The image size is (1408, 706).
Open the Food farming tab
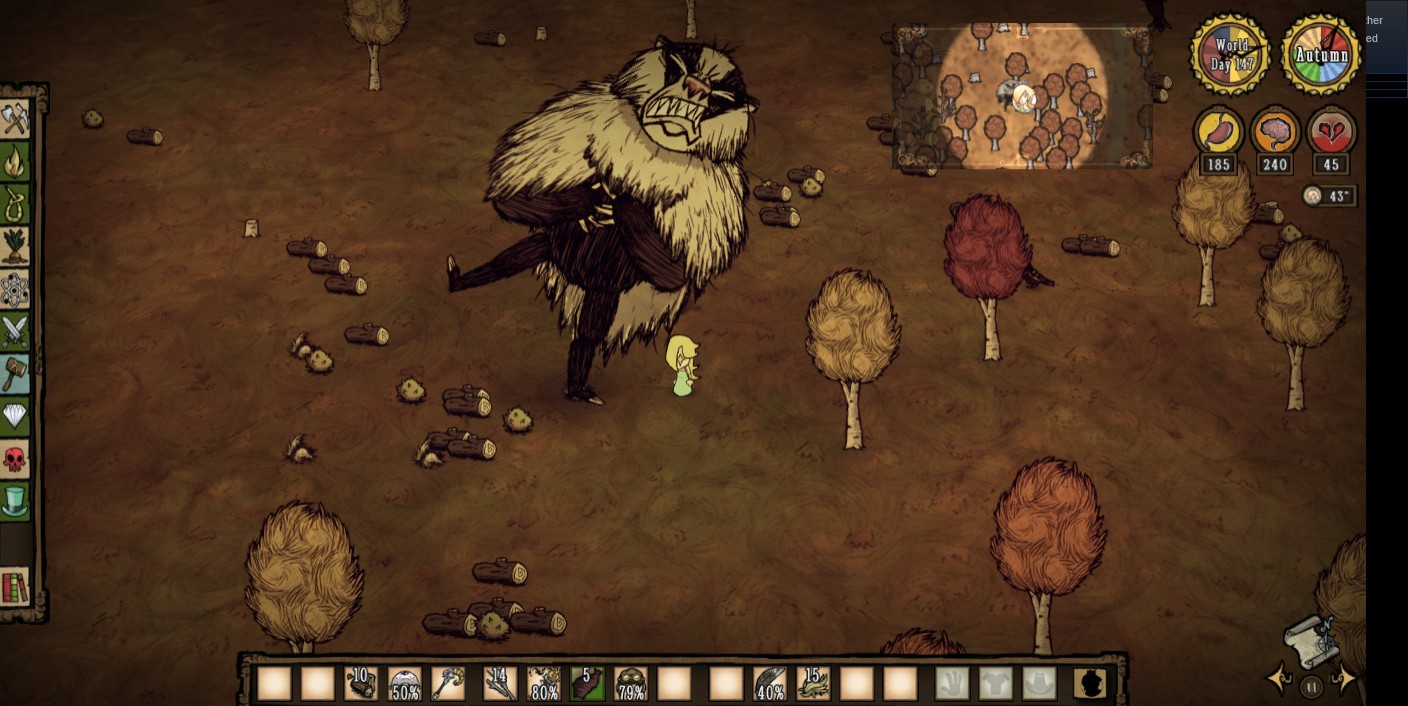15,246
